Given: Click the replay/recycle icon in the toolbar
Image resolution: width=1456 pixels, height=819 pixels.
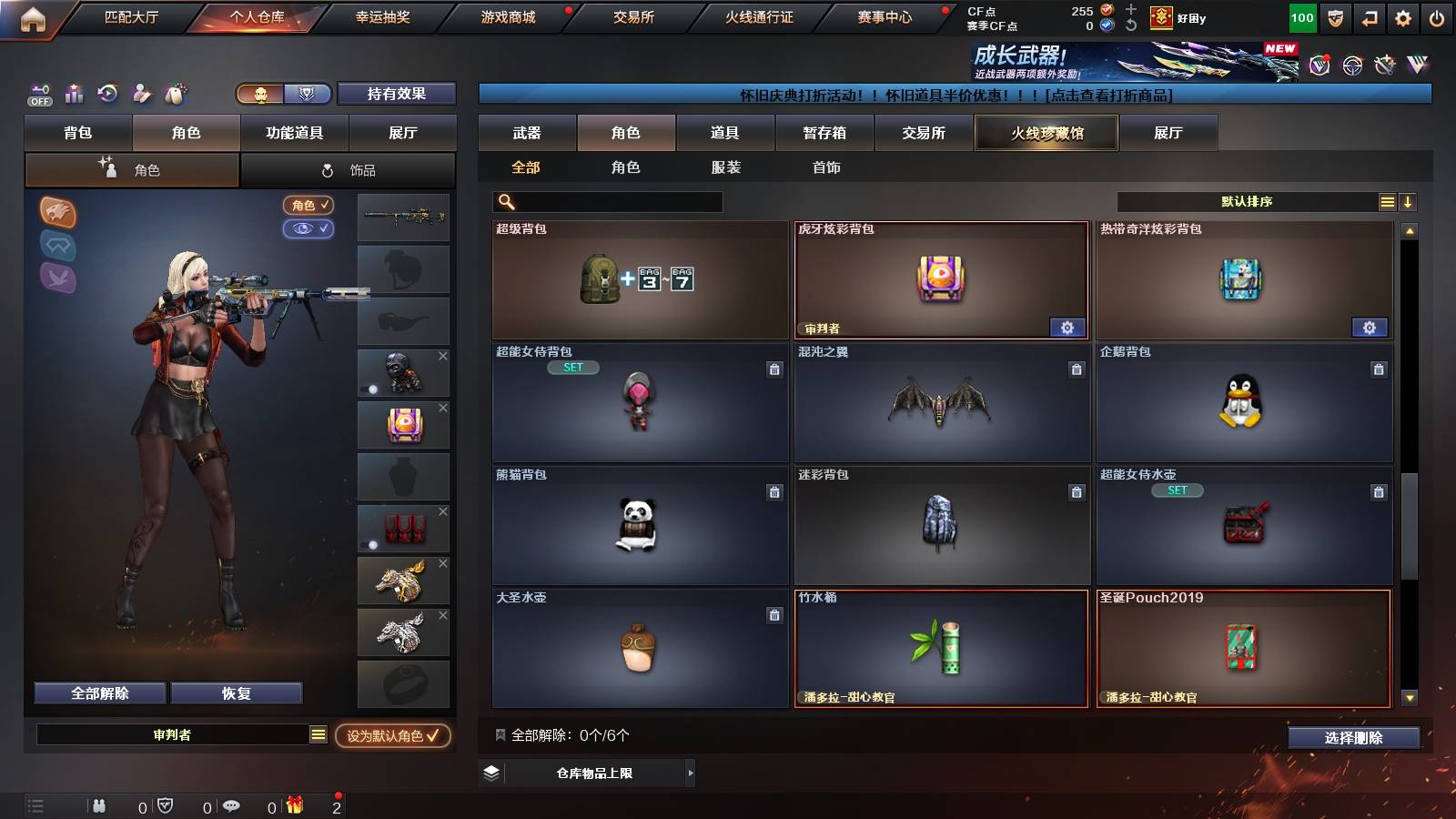Looking at the screenshot, I should (108, 93).
